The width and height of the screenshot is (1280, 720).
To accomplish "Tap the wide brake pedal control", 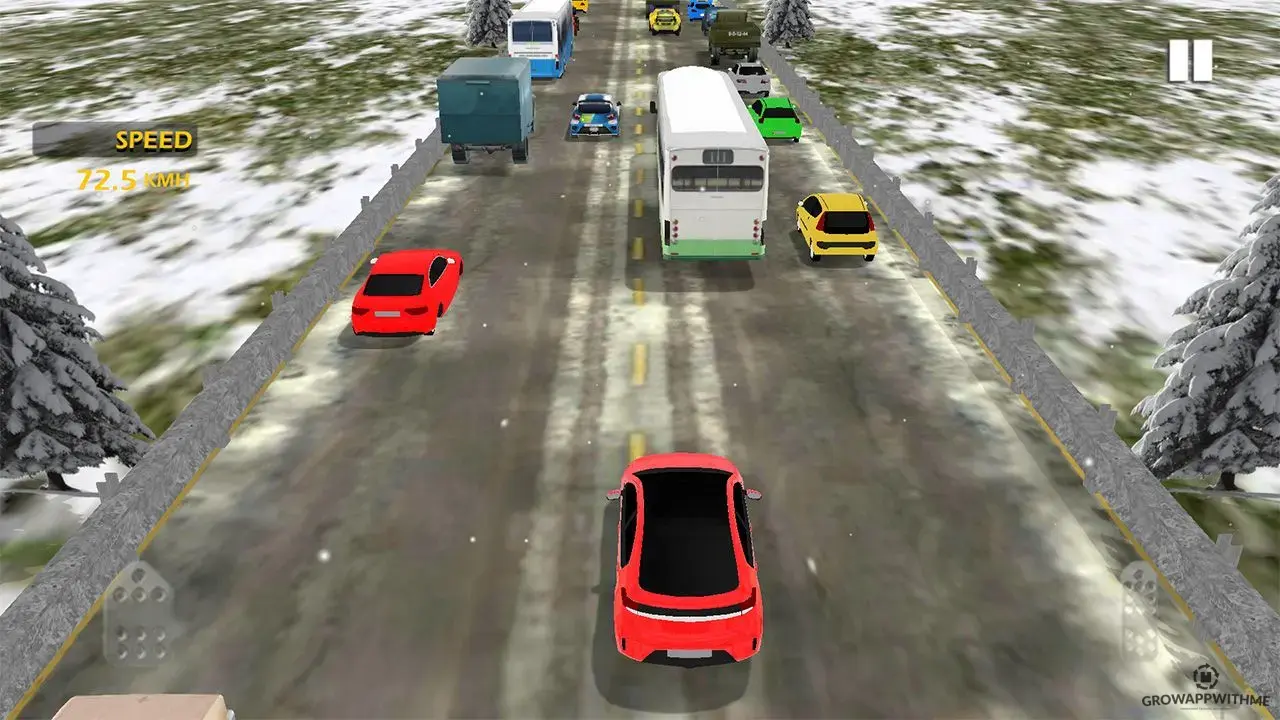I will (139, 613).
